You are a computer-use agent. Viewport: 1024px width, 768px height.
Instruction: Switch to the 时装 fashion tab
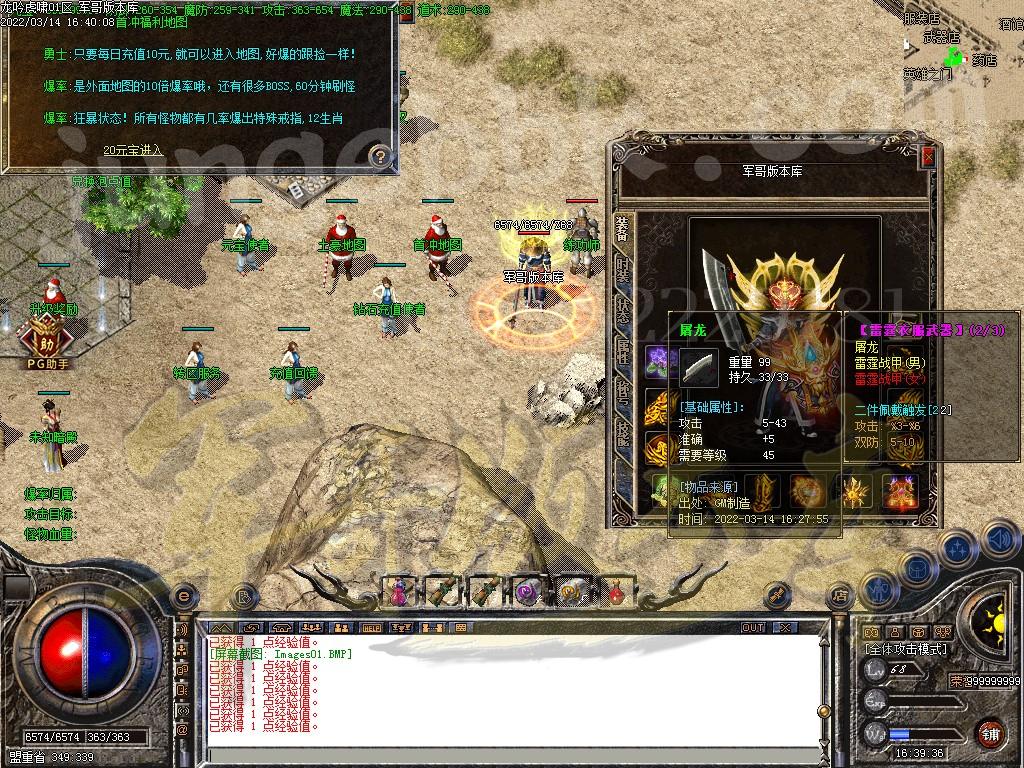(623, 269)
